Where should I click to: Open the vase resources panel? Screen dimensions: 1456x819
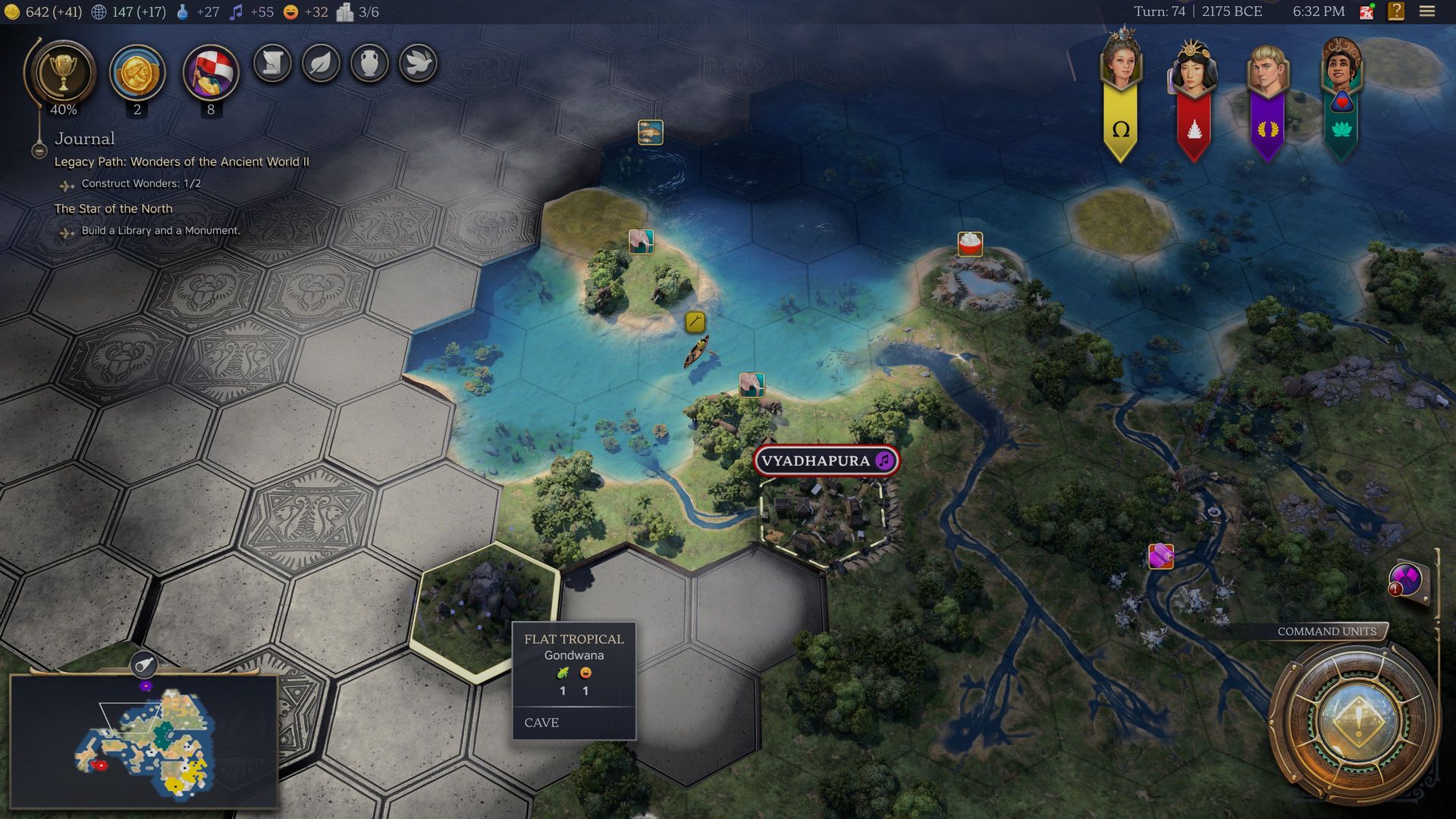click(x=369, y=64)
